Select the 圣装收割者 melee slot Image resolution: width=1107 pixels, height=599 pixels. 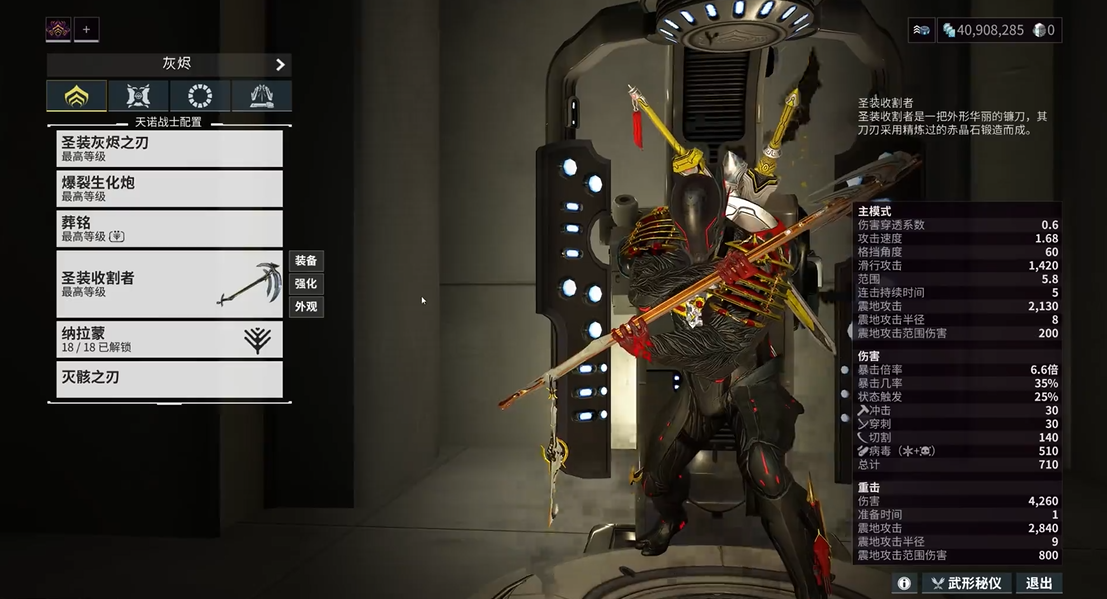click(x=169, y=284)
